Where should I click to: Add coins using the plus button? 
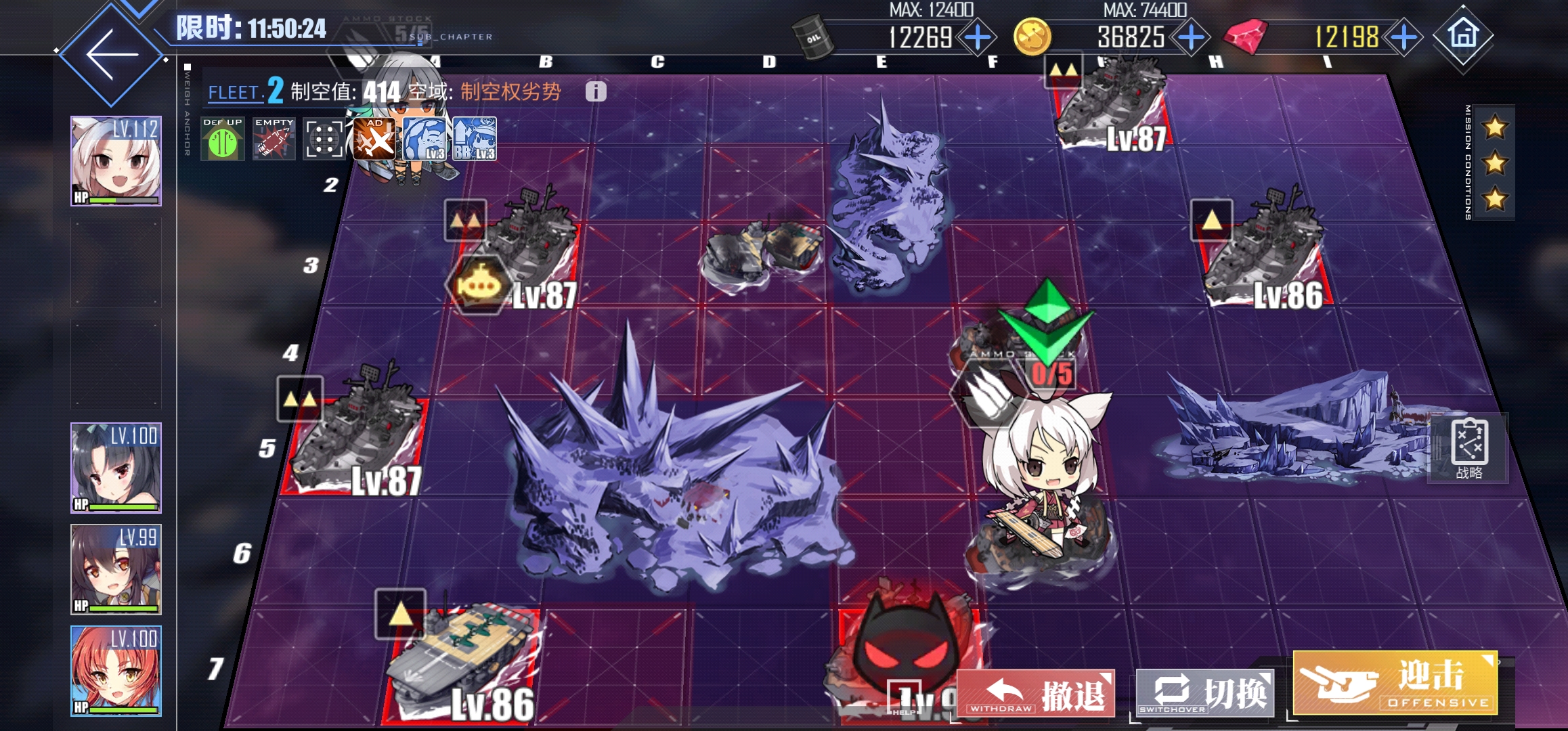pyautogui.click(x=1191, y=37)
